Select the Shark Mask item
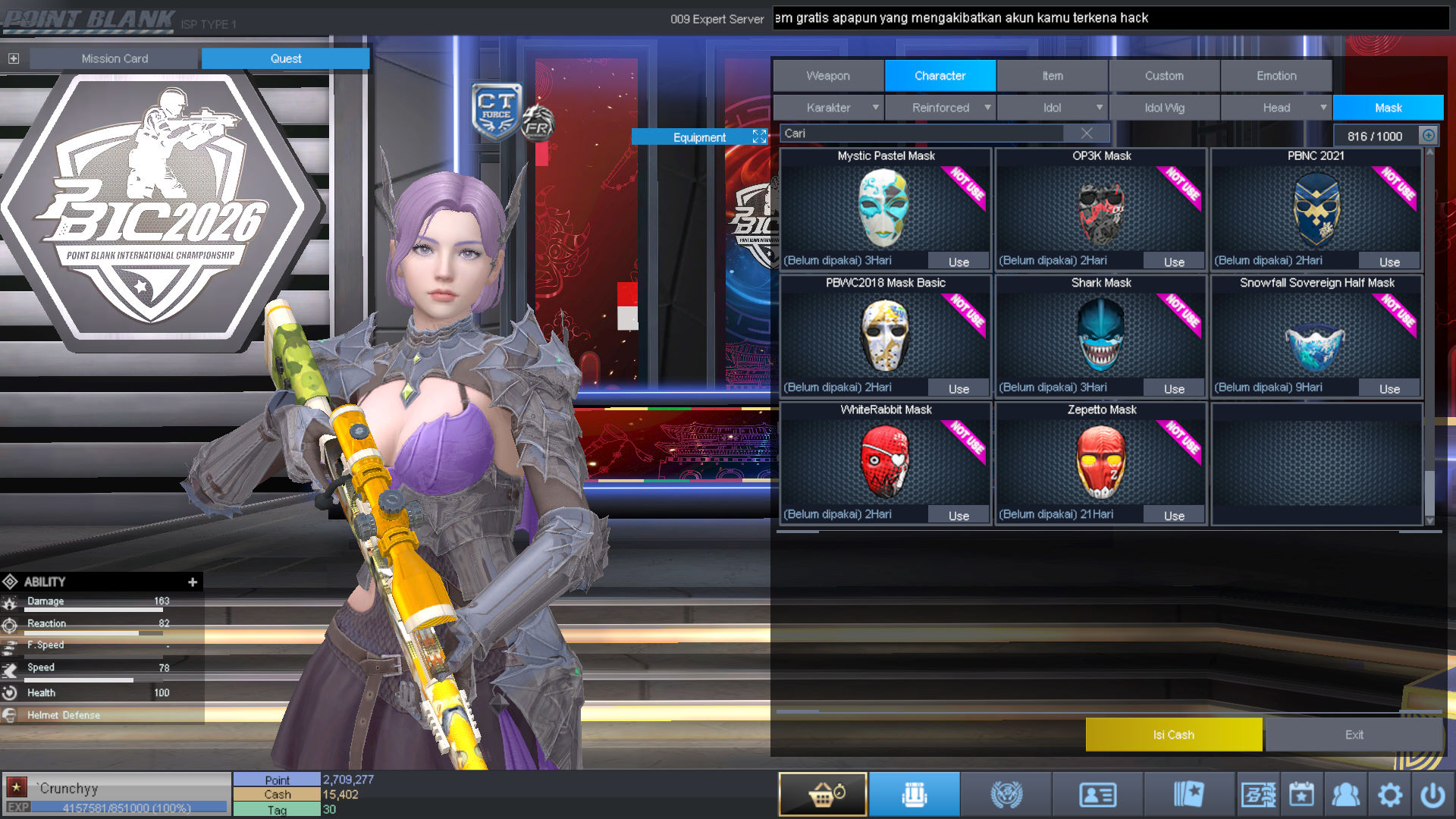Screen dimensions: 1456x819 (x=1100, y=335)
